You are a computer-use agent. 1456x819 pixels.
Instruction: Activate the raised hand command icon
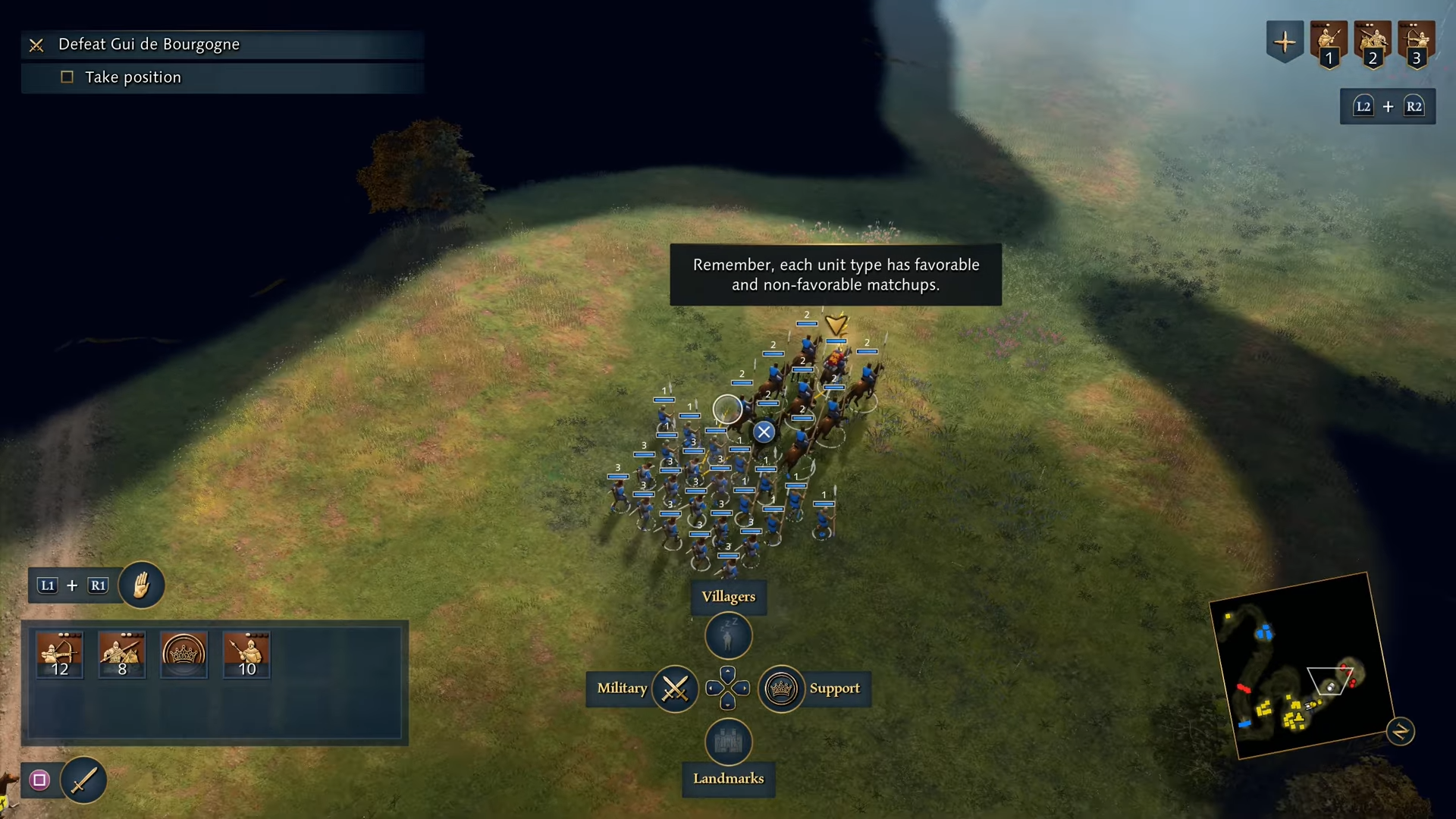coord(141,585)
